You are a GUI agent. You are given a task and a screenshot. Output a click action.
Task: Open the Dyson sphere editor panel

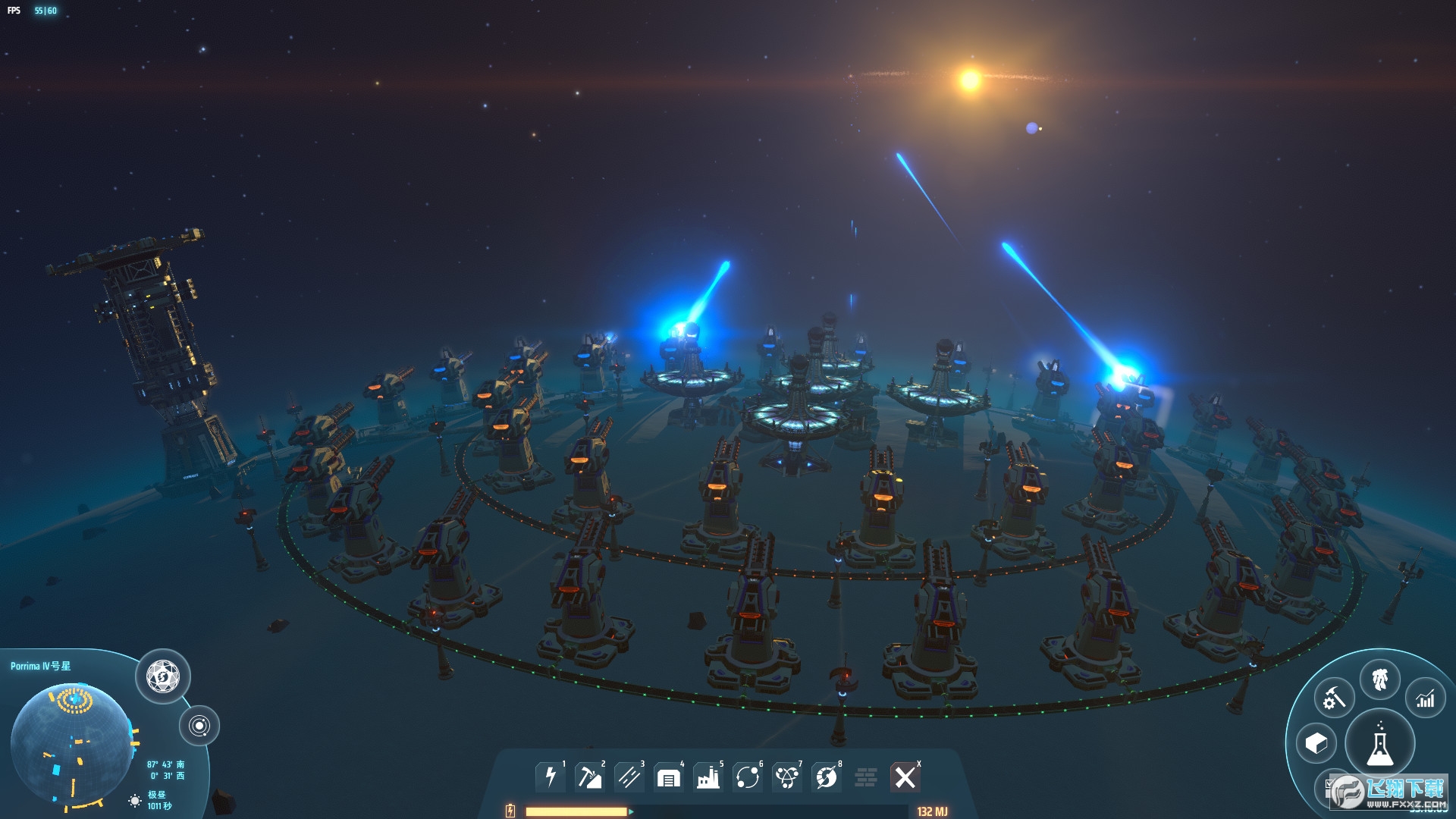[x=162, y=676]
